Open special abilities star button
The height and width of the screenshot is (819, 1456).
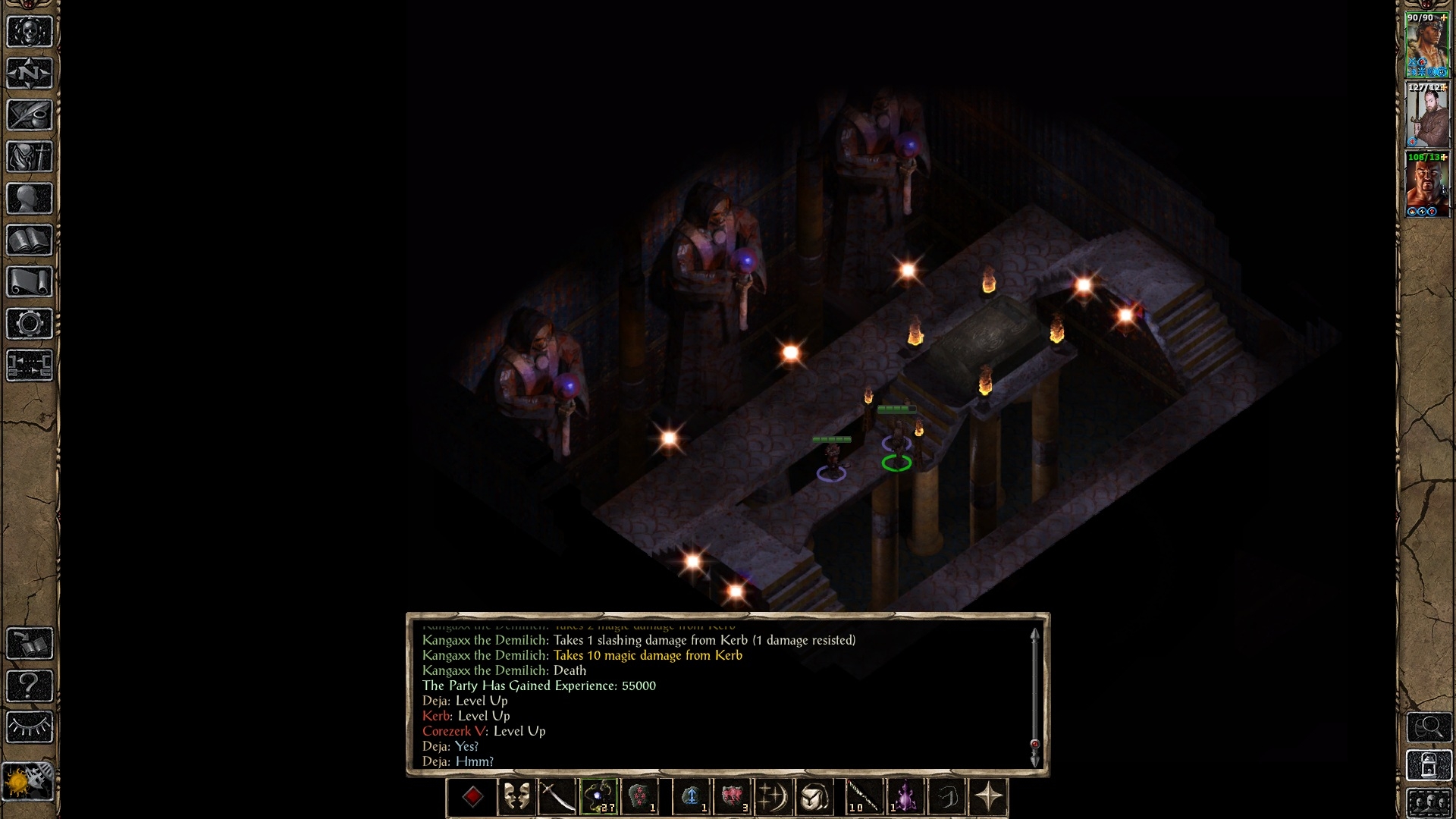(x=989, y=797)
